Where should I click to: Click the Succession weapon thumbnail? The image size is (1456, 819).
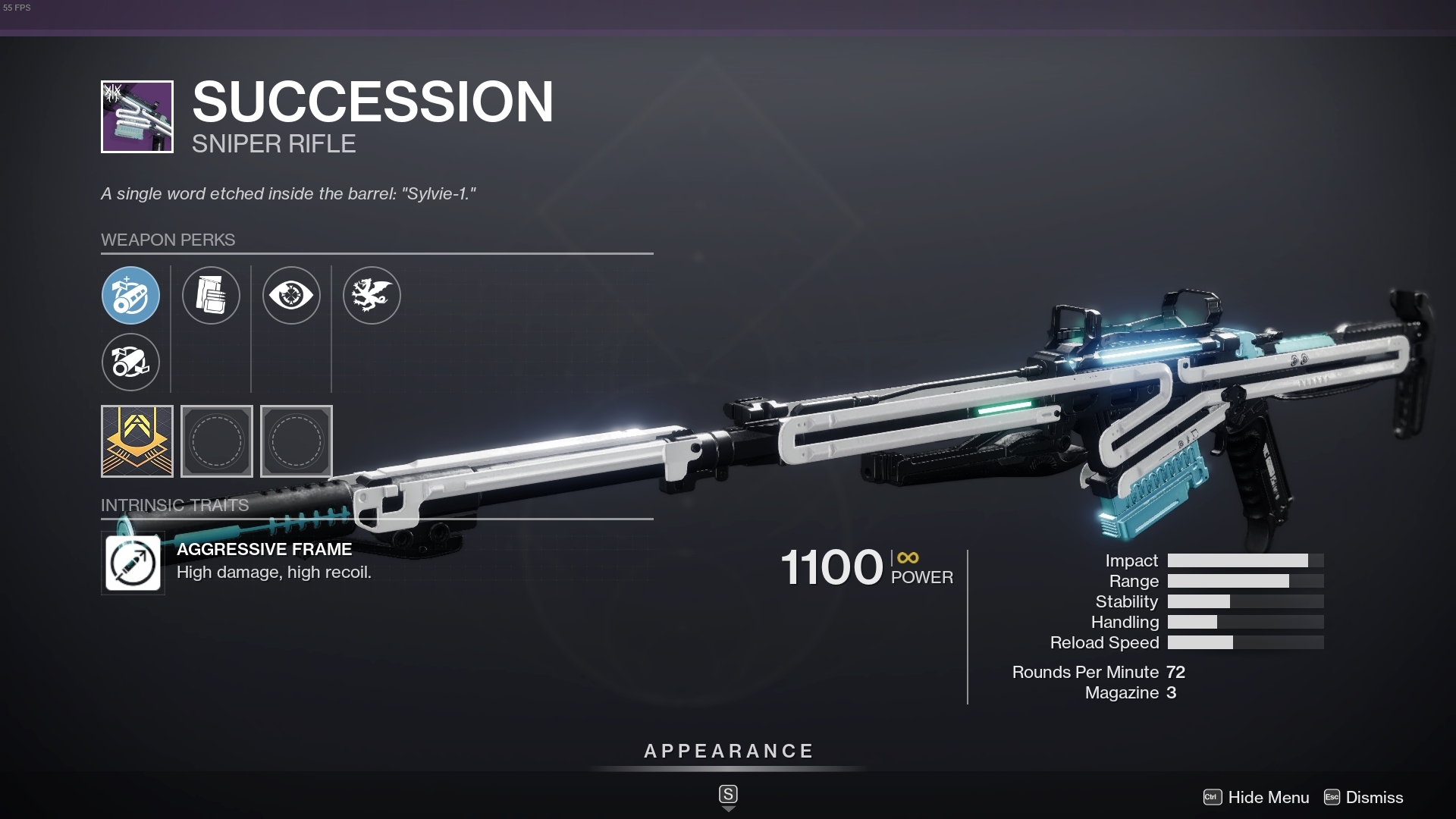(x=137, y=115)
